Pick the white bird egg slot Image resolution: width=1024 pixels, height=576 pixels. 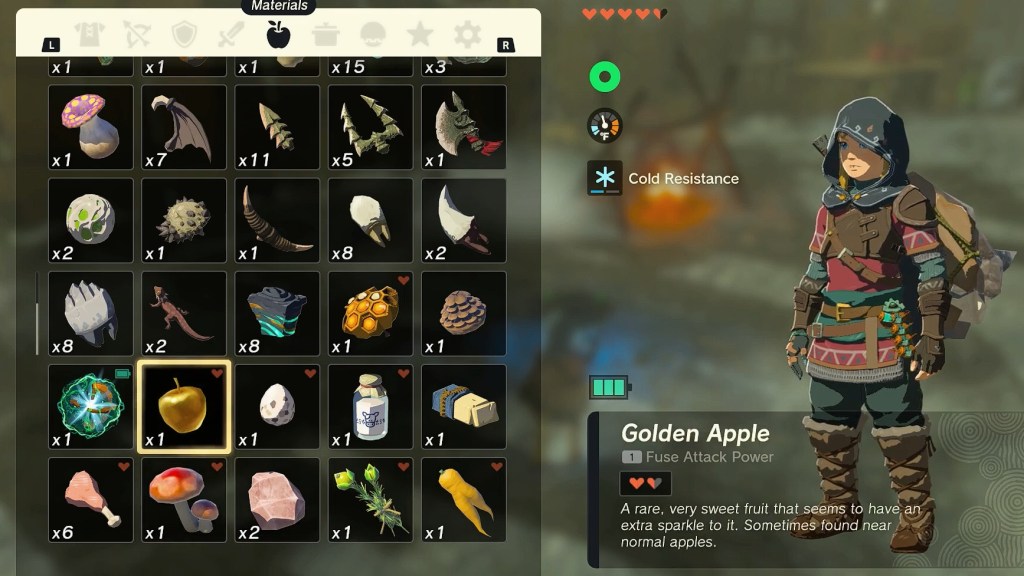277,407
